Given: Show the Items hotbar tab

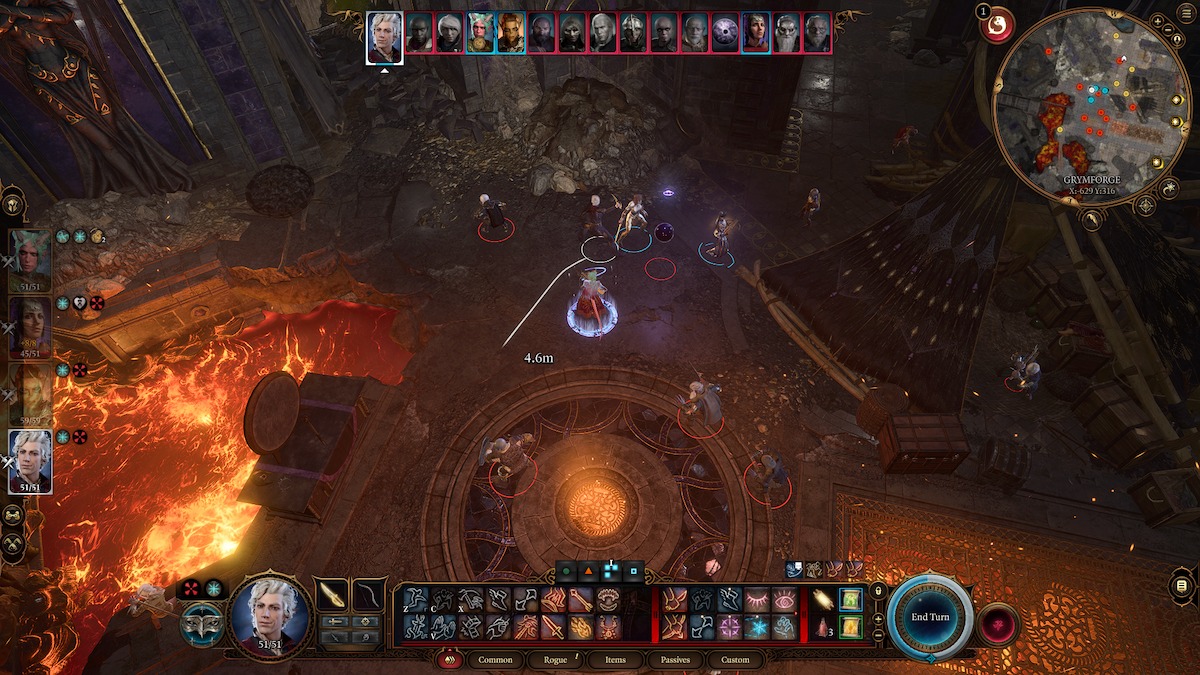Looking at the screenshot, I should coord(615,660).
